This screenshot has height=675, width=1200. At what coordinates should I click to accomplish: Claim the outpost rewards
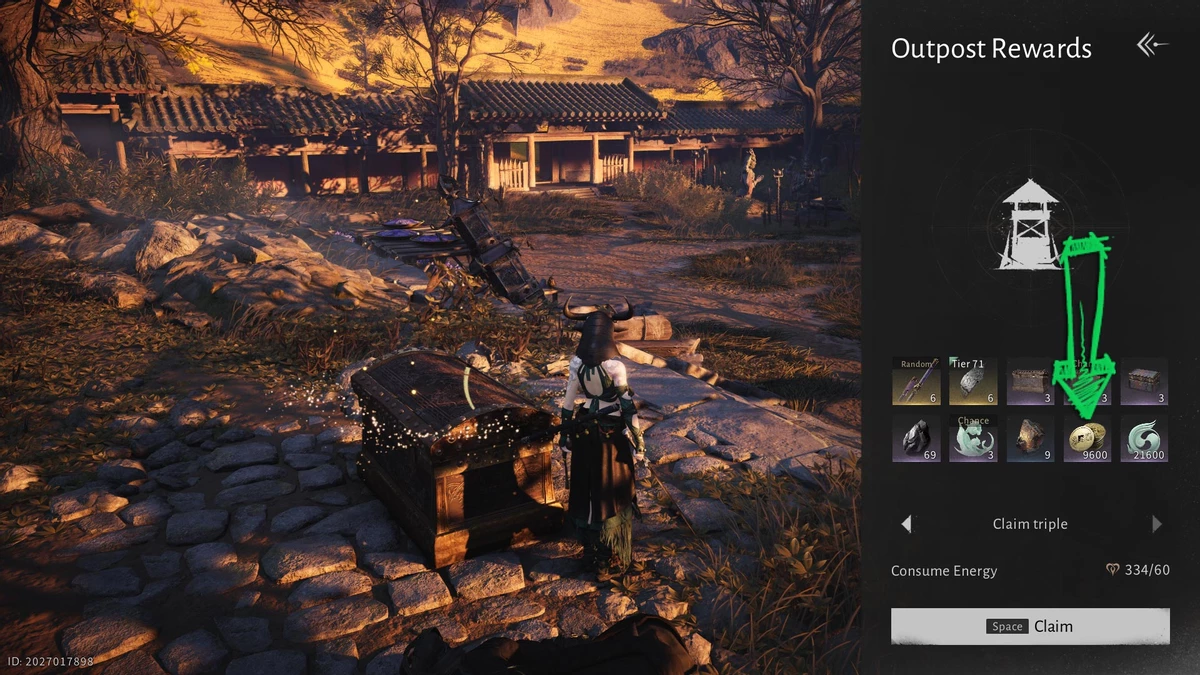pos(1030,626)
